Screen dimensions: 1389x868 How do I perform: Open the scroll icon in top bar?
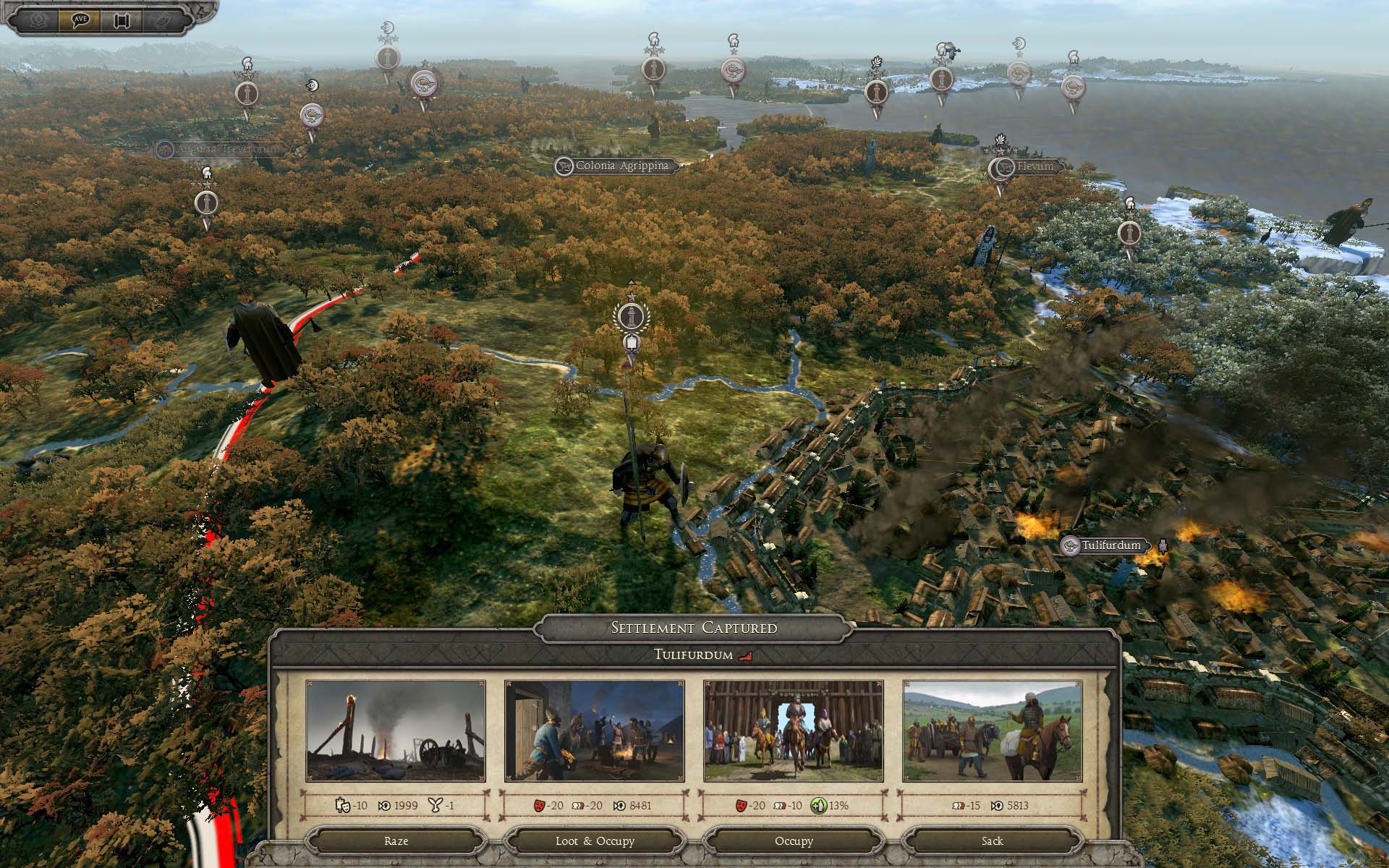click(120, 20)
